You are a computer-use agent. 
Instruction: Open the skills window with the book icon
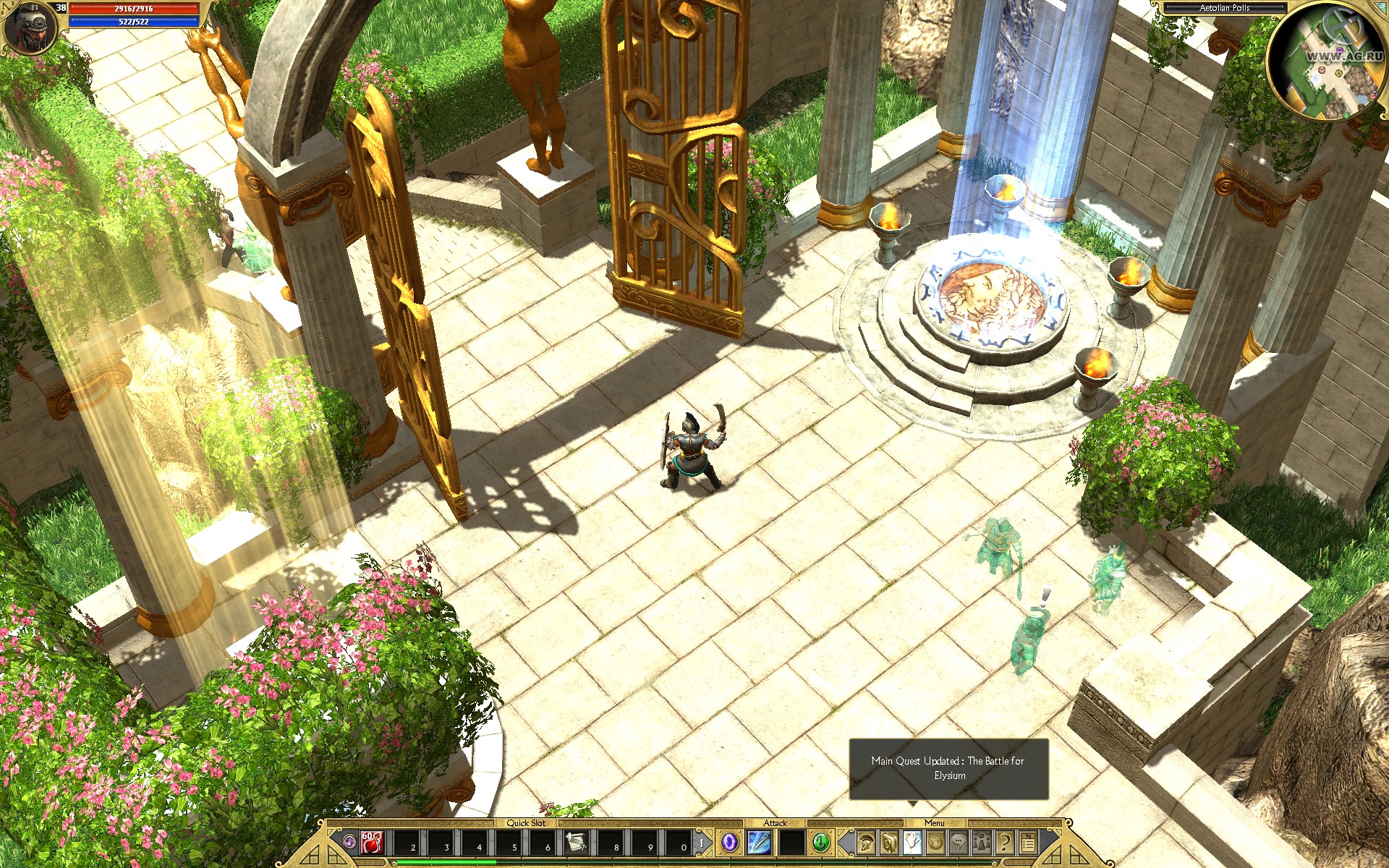888,844
